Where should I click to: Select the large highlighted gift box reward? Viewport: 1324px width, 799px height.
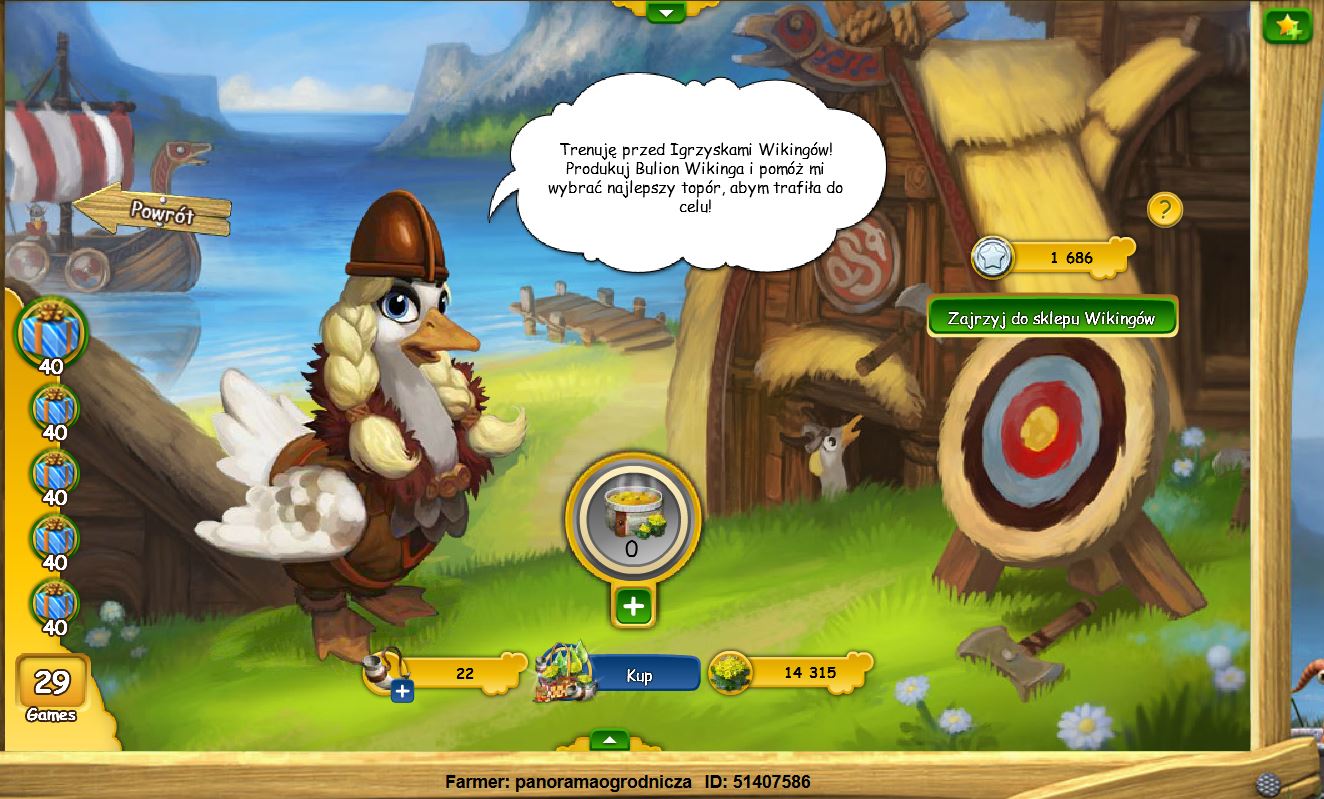[51, 330]
